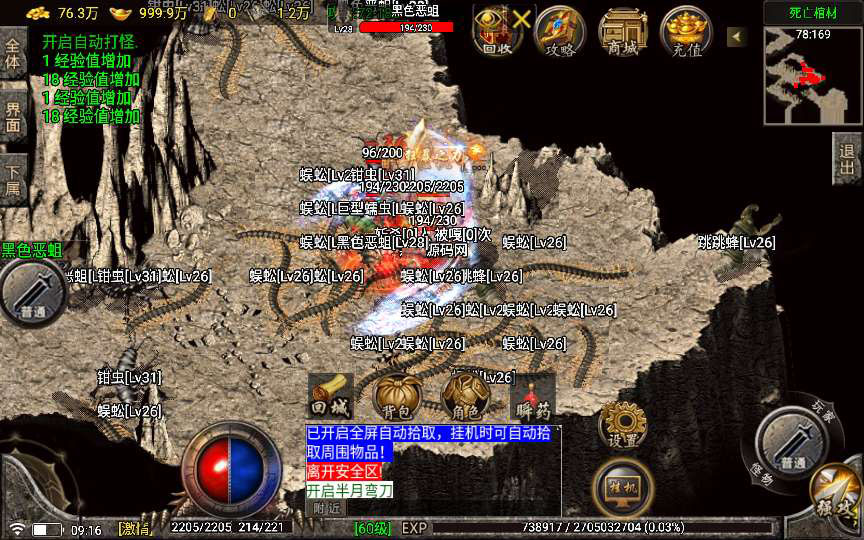Use the 回城 town return scroll

330,397
